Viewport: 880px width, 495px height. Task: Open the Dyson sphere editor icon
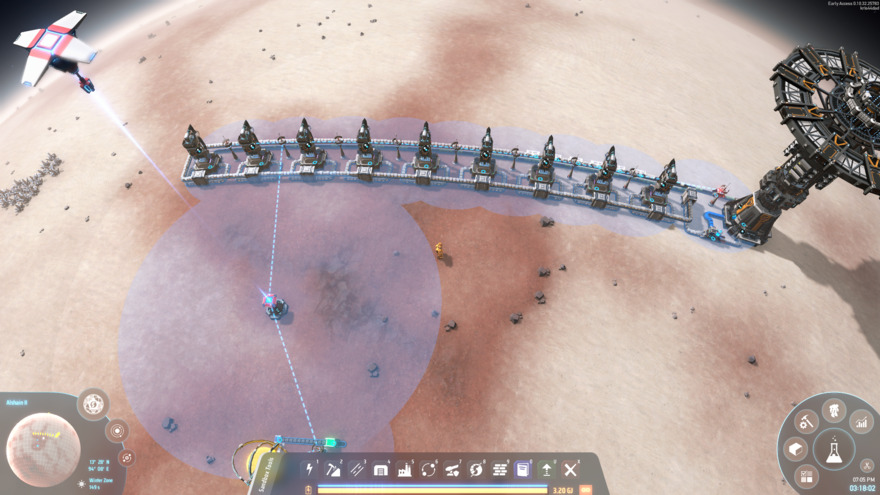click(93, 404)
